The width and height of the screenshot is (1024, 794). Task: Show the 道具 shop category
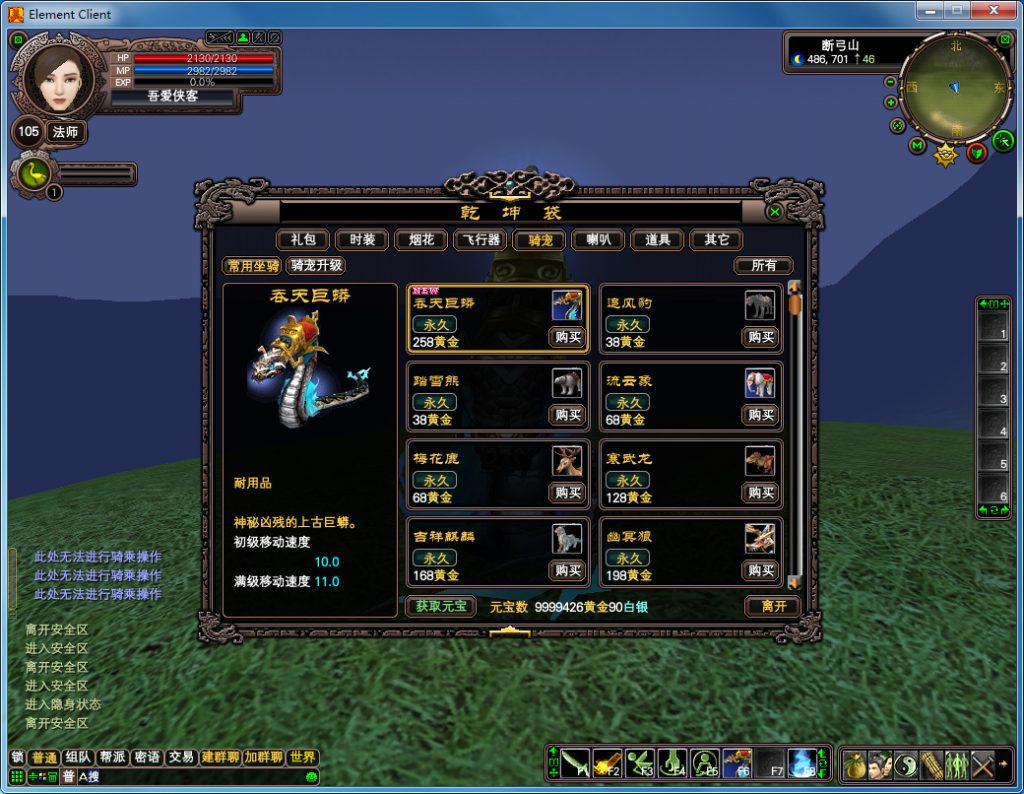click(657, 240)
